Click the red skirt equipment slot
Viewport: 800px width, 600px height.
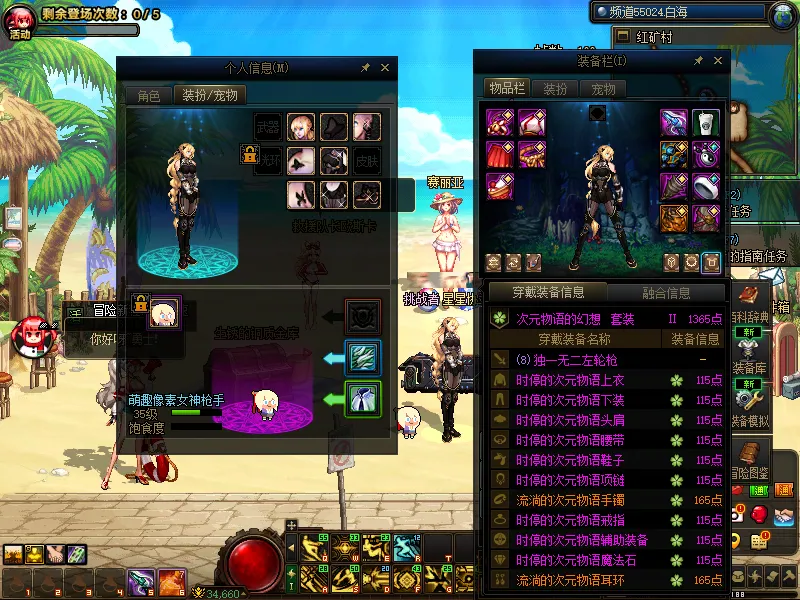click(500, 155)
